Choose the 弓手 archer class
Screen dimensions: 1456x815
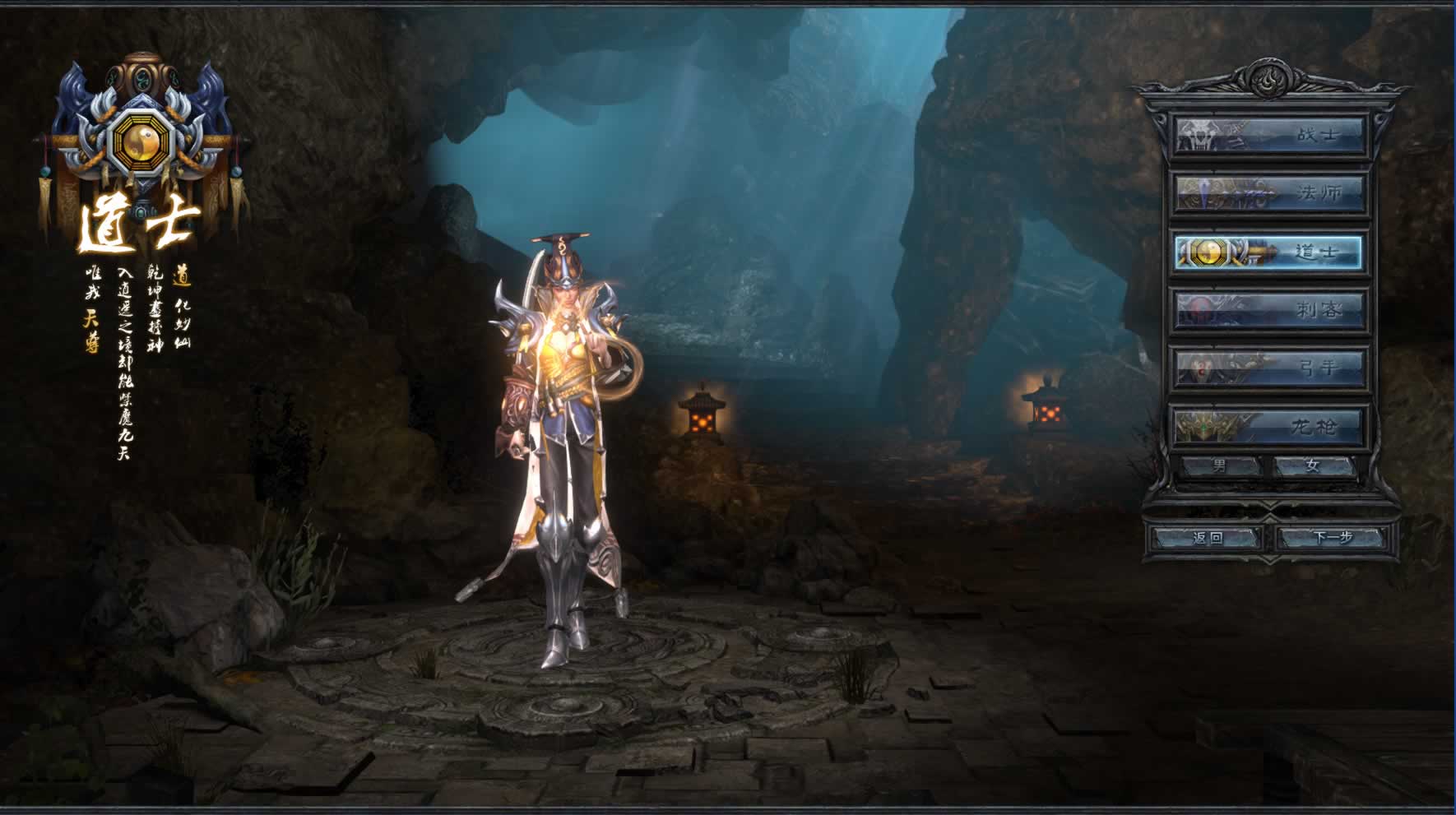pos(1268,368)
